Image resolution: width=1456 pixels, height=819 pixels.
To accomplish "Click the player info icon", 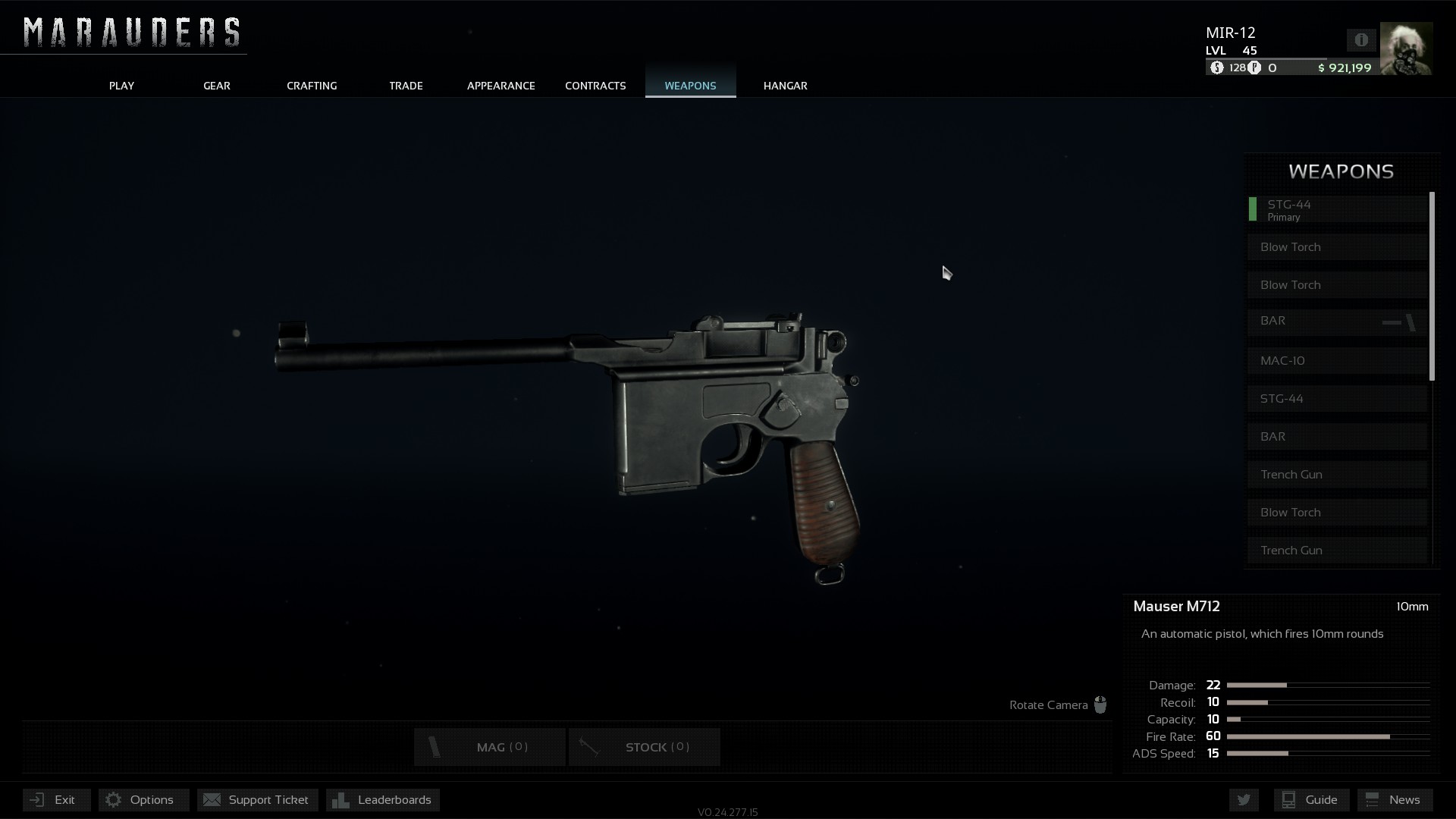I will 1361,40.
